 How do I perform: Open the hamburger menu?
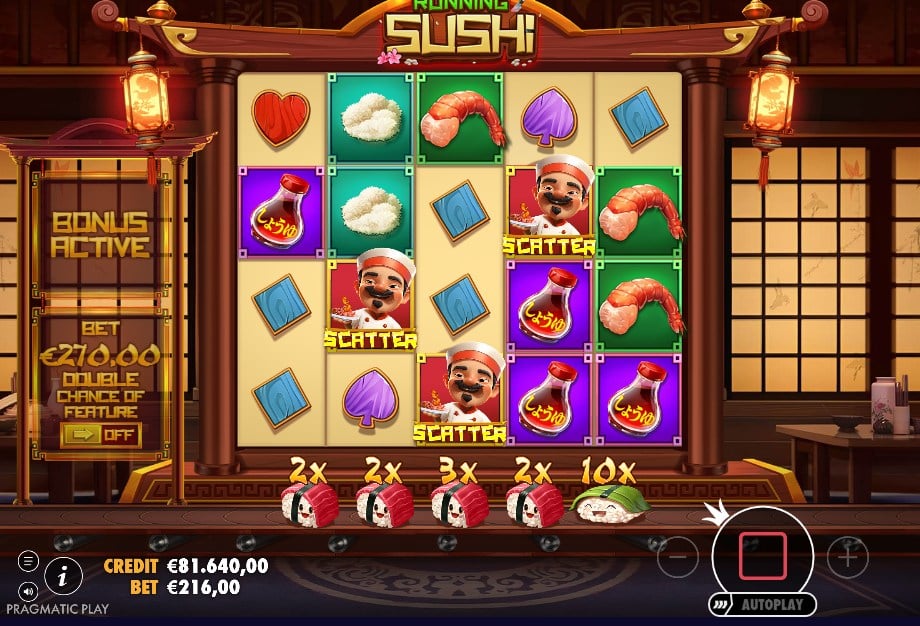pos(28,562)
